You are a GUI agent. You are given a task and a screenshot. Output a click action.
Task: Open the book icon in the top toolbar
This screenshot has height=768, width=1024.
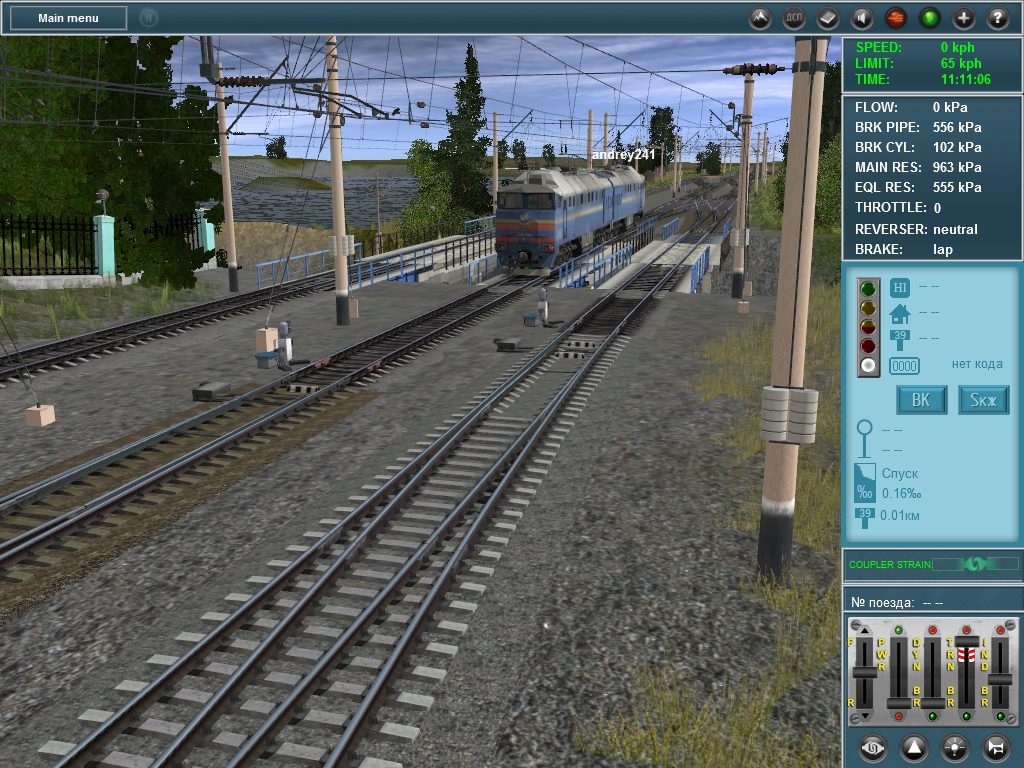tap(828, 18)
